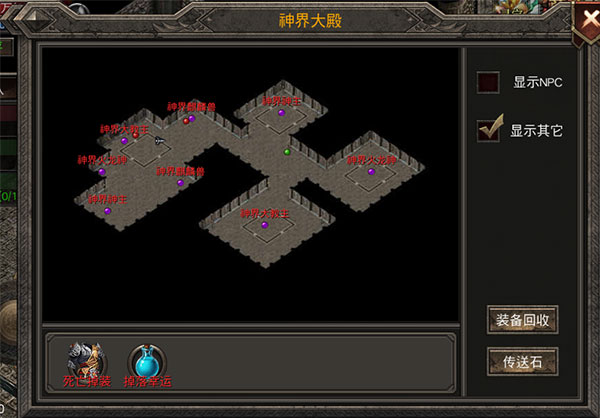The image size is (600, 418).
Task: Click the green dot marker on the map
Action: [287, 152]
